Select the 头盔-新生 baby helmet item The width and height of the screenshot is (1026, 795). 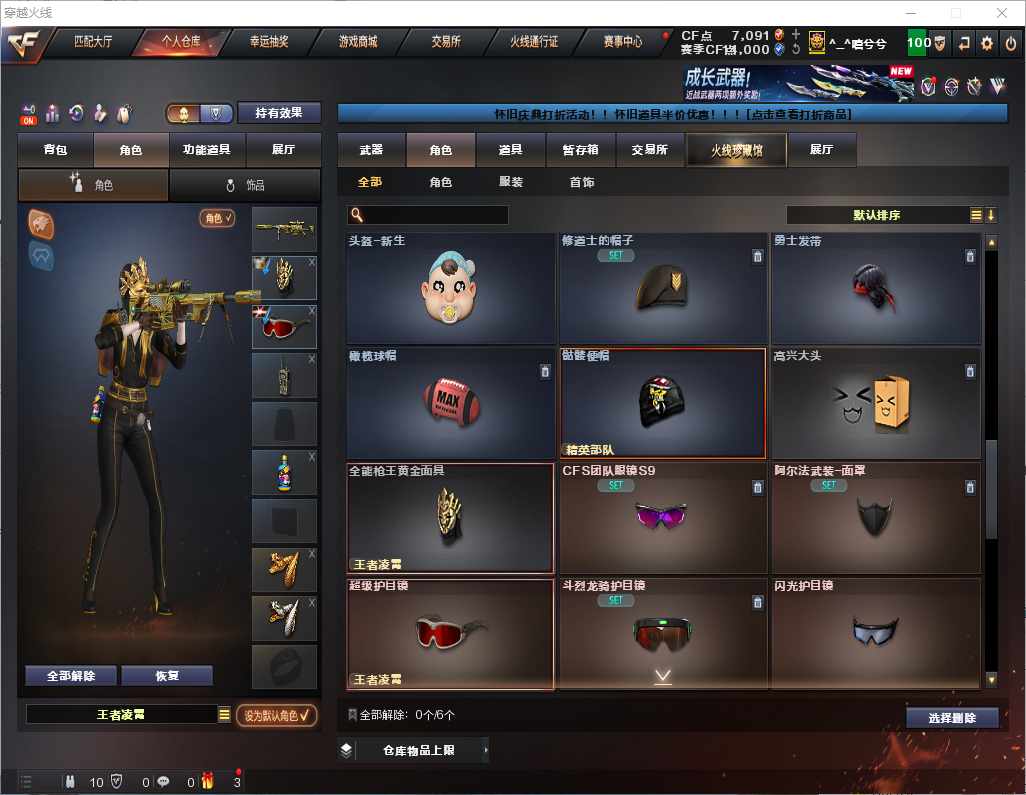coord(450,288)
